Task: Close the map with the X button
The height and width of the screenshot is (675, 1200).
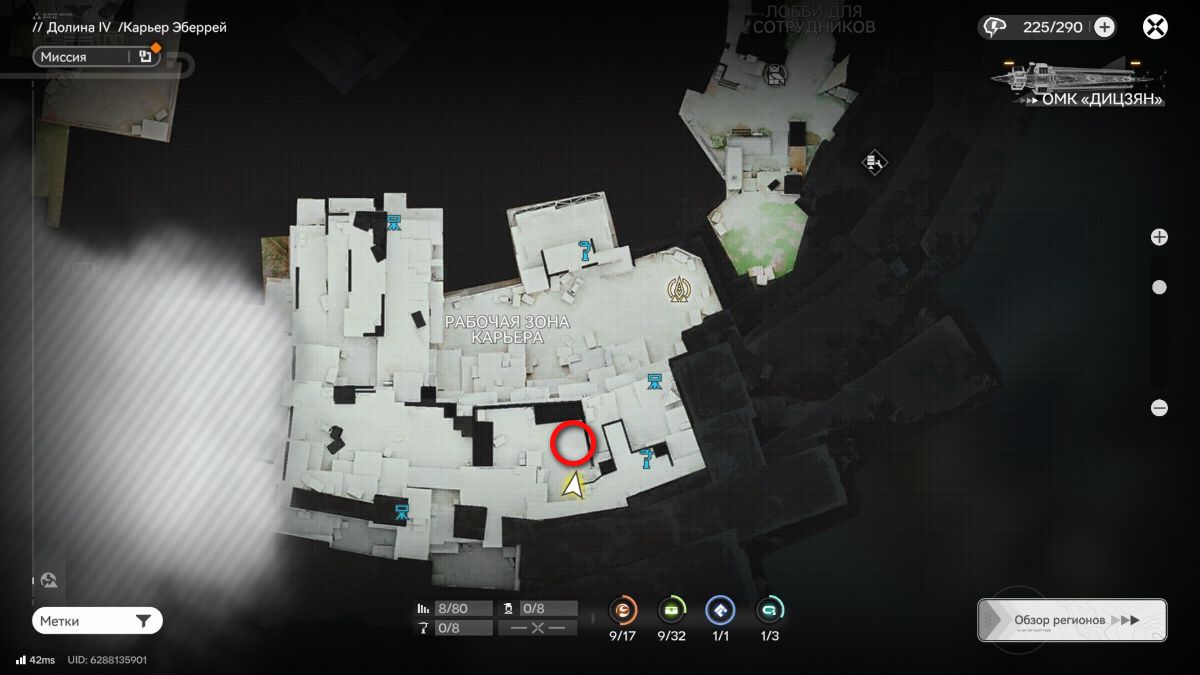Action: pos(1155,27)
